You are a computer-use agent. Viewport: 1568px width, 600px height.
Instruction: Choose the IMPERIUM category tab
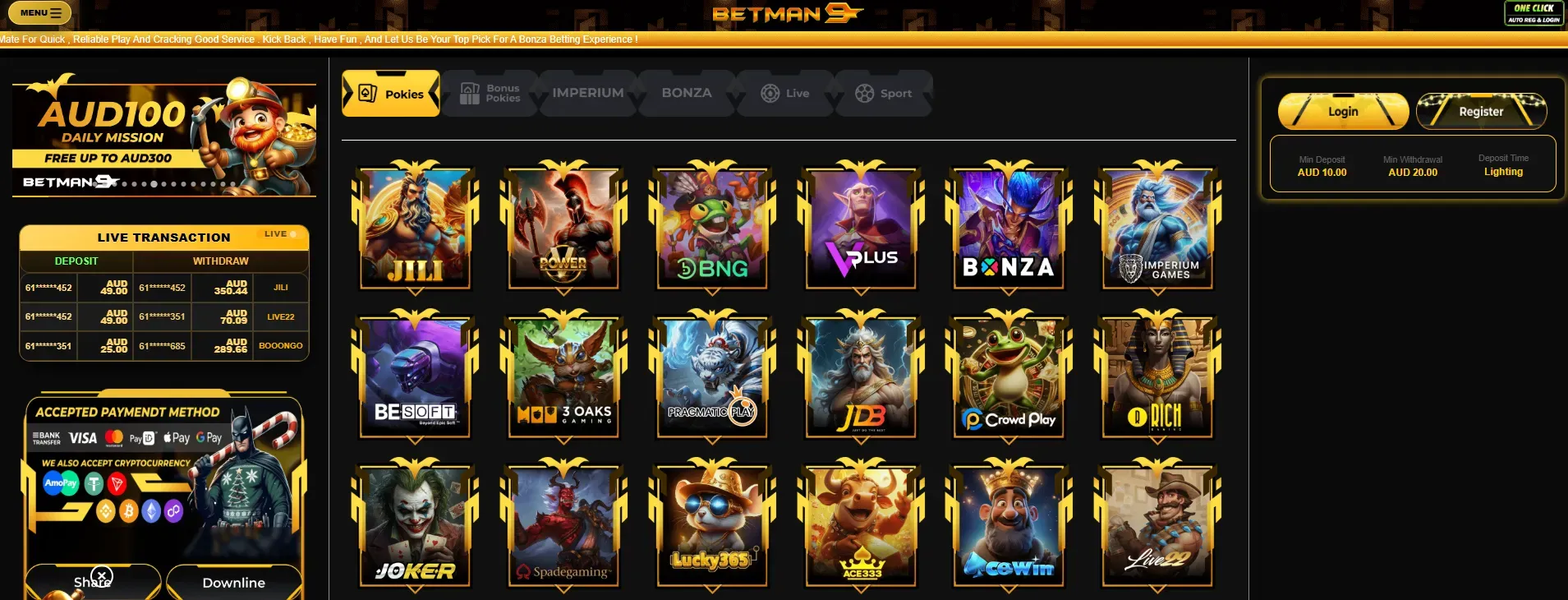pos(587,94)
